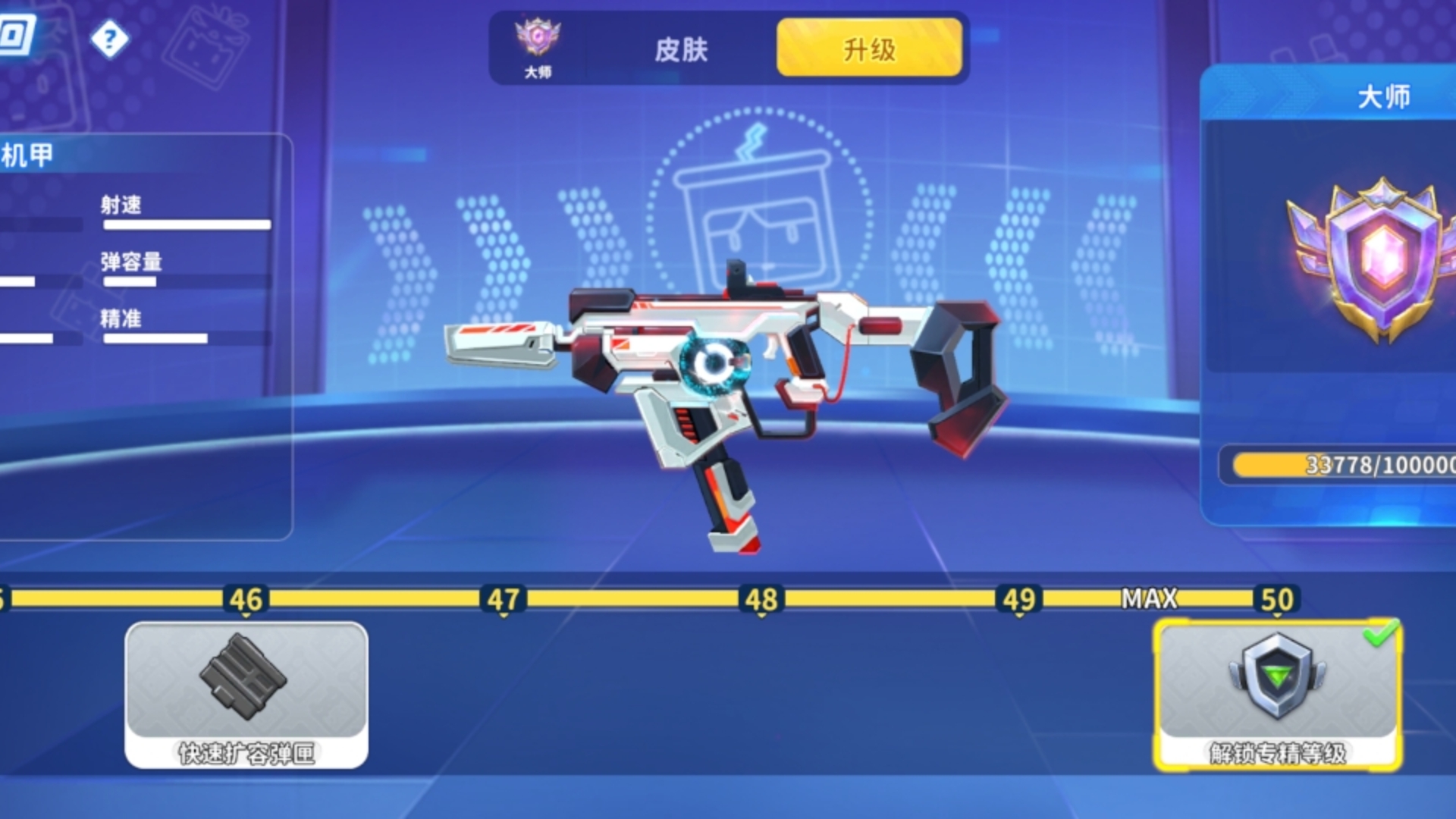Pick the level 50 MAX marker
Screen dimensions: 1456x819
click(1277, 599)
